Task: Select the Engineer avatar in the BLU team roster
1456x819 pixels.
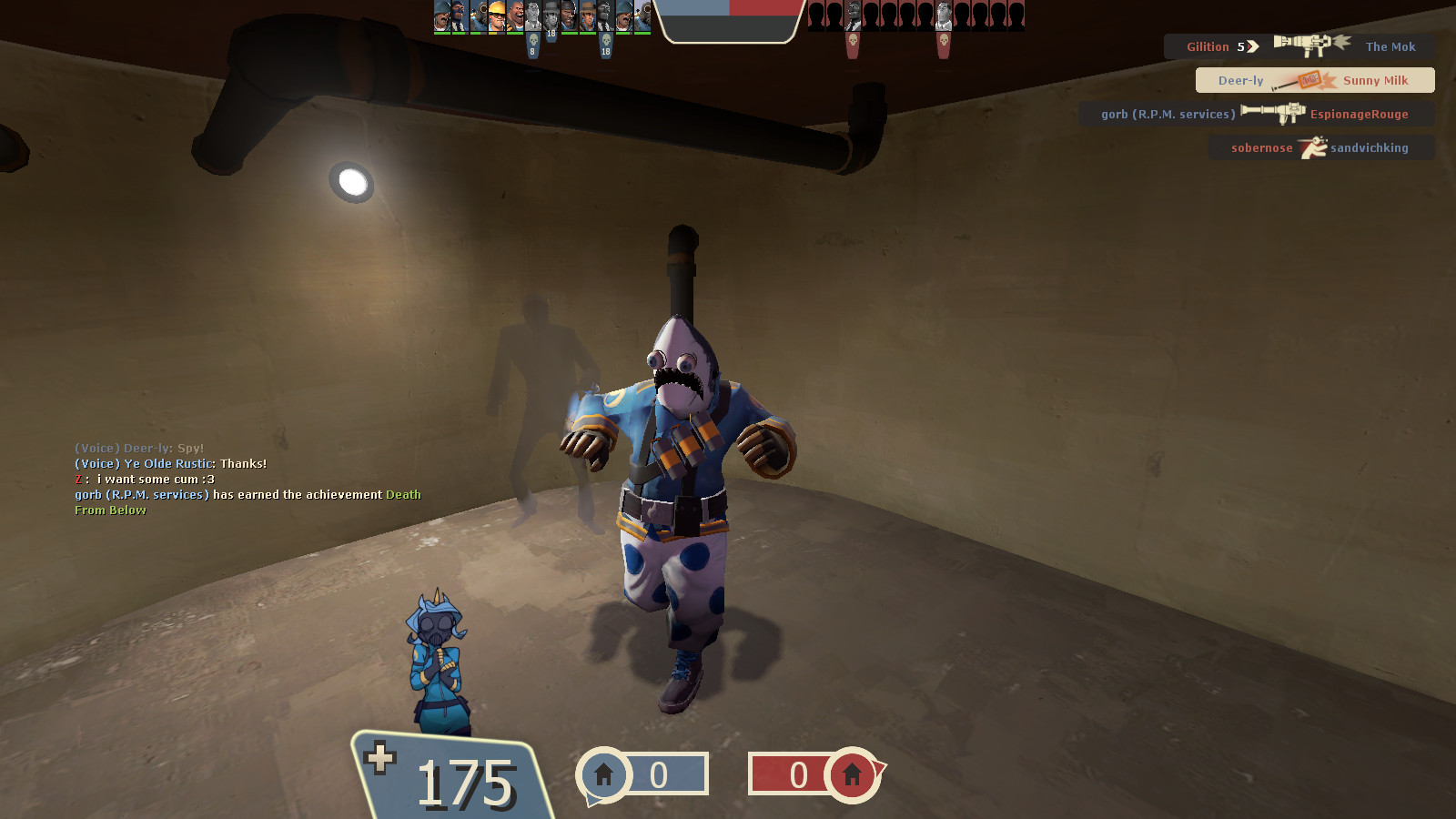Action: click(497, 16)
